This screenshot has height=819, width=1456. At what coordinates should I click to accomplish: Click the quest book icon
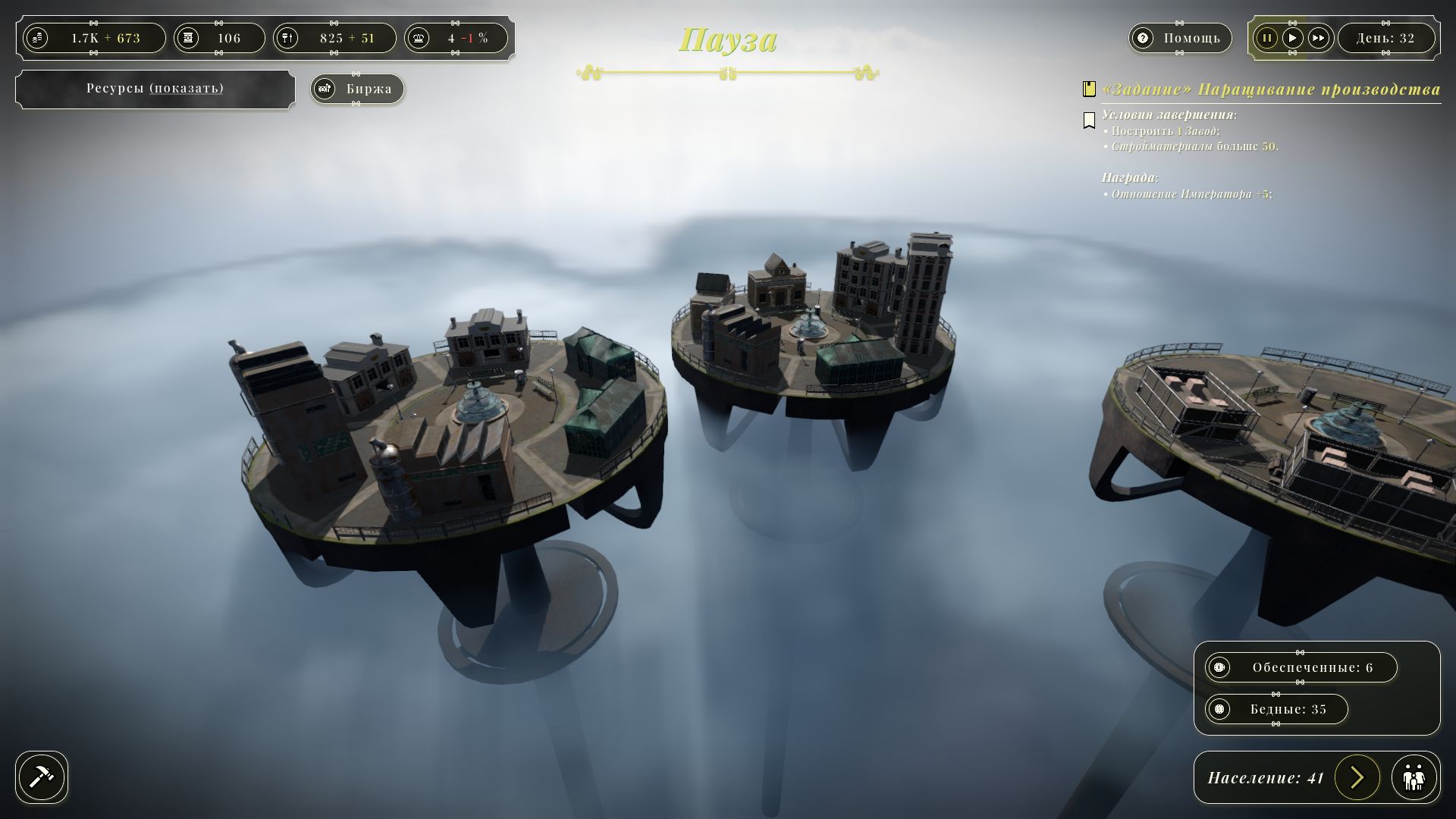[x=1090, y=89]
